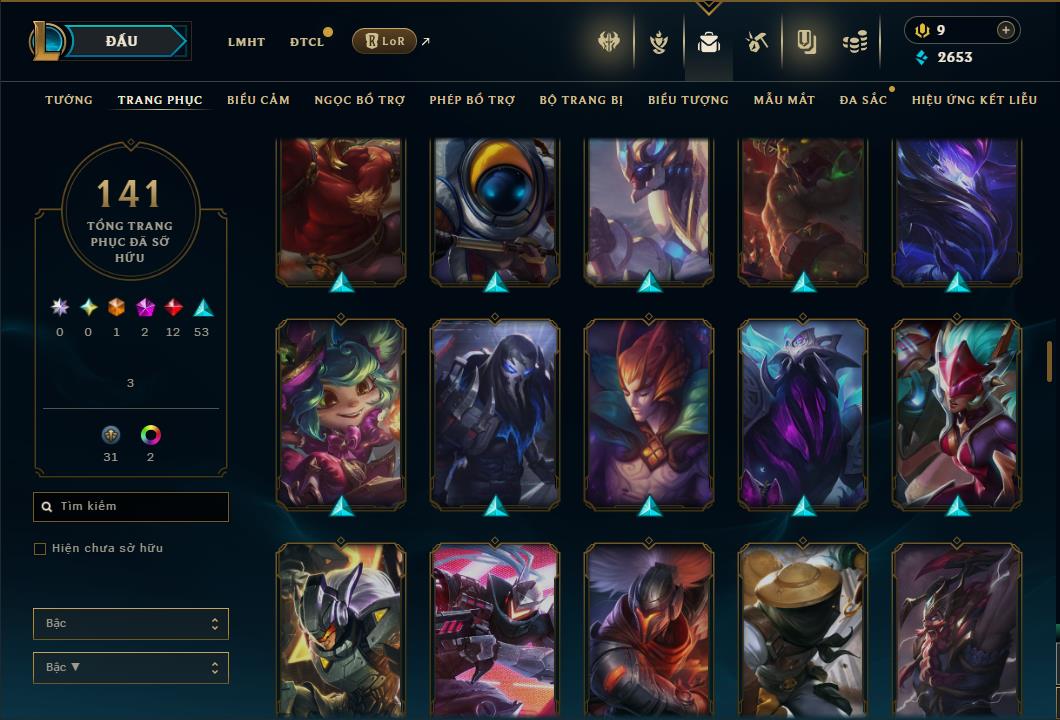Launch the LoR external link
Image resolution: width=1060 pixels, height=720 pixels.
[x=385, y=41]
